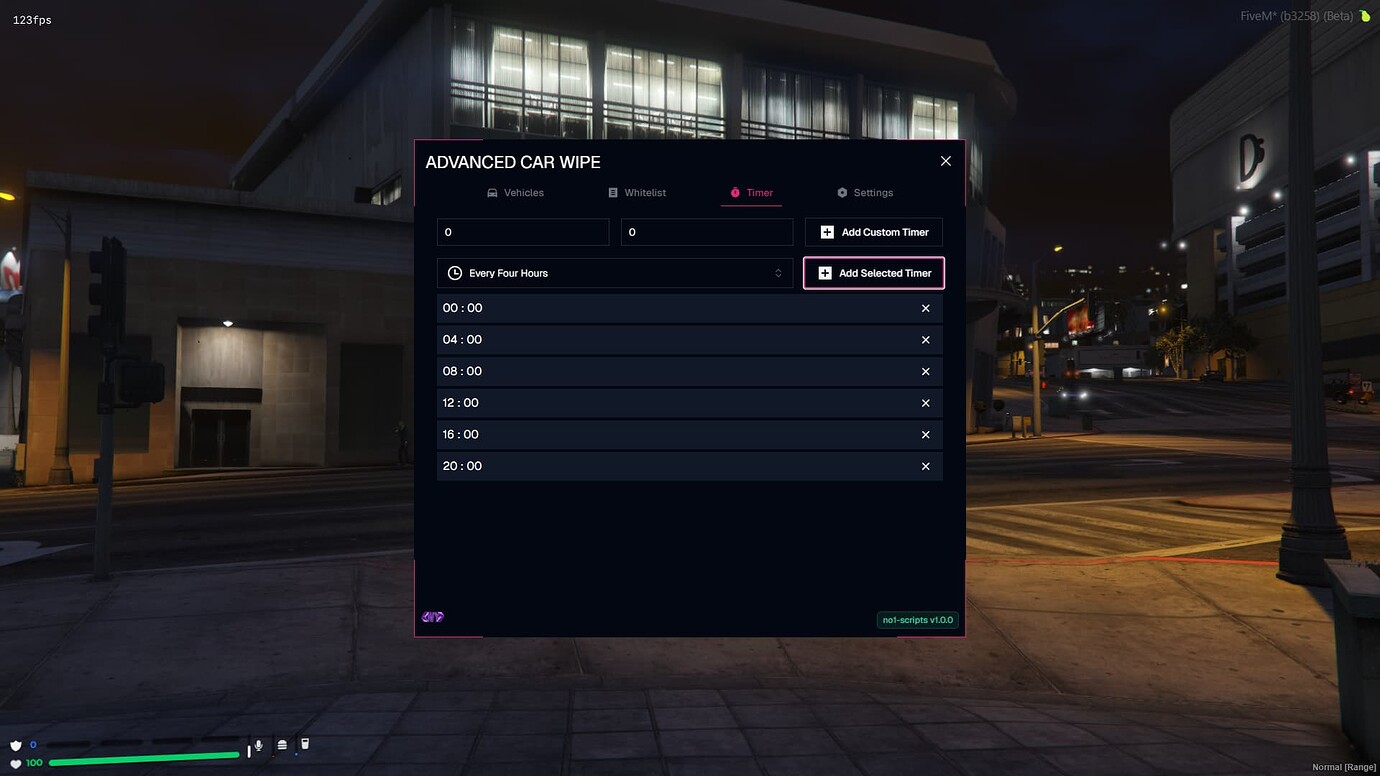Click the shield armor icon in the HUD
Viewport: 1380px width, 776px height.
pos(15,744)
